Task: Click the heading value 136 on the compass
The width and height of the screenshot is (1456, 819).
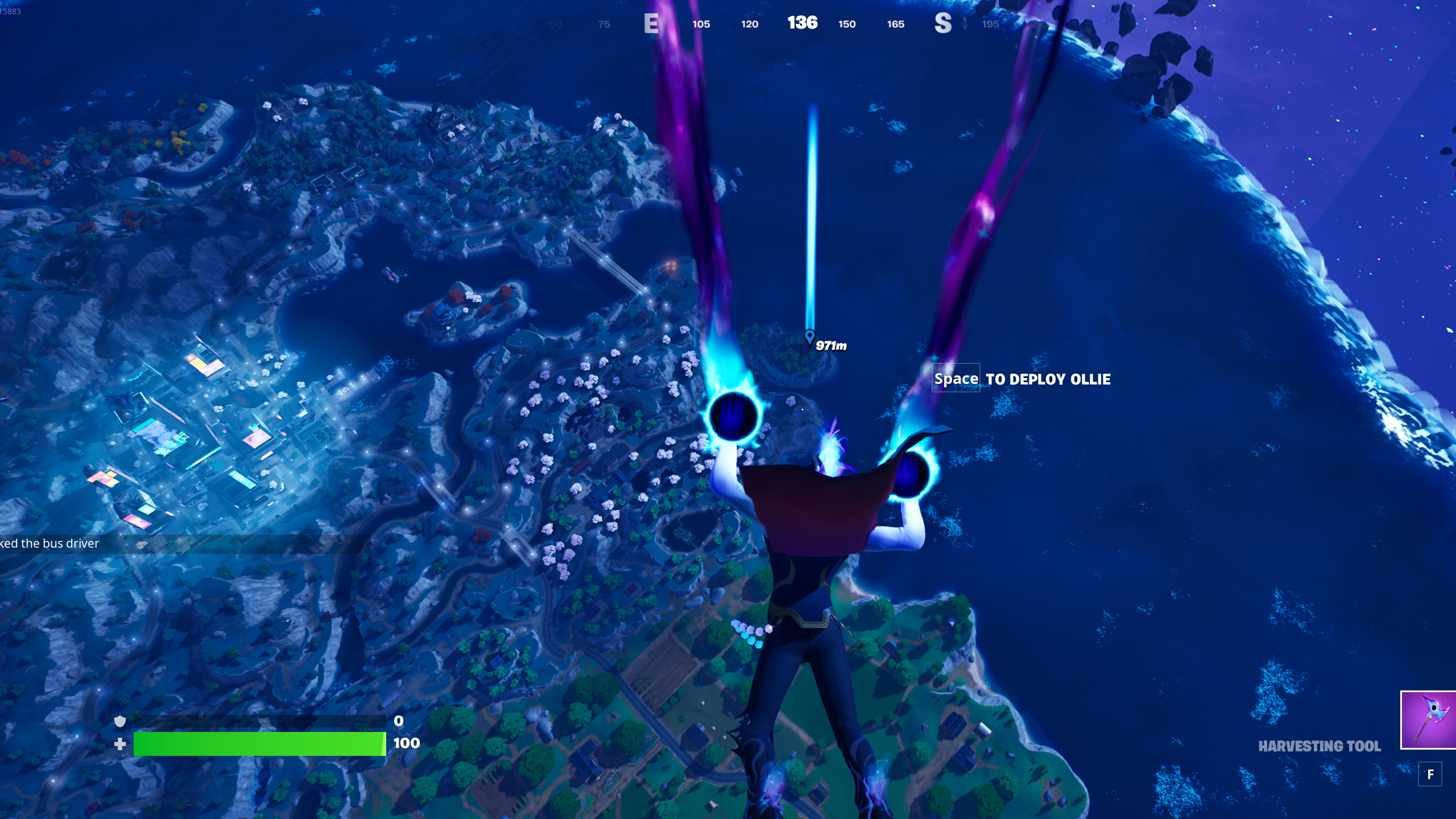Action: point(803,23)
